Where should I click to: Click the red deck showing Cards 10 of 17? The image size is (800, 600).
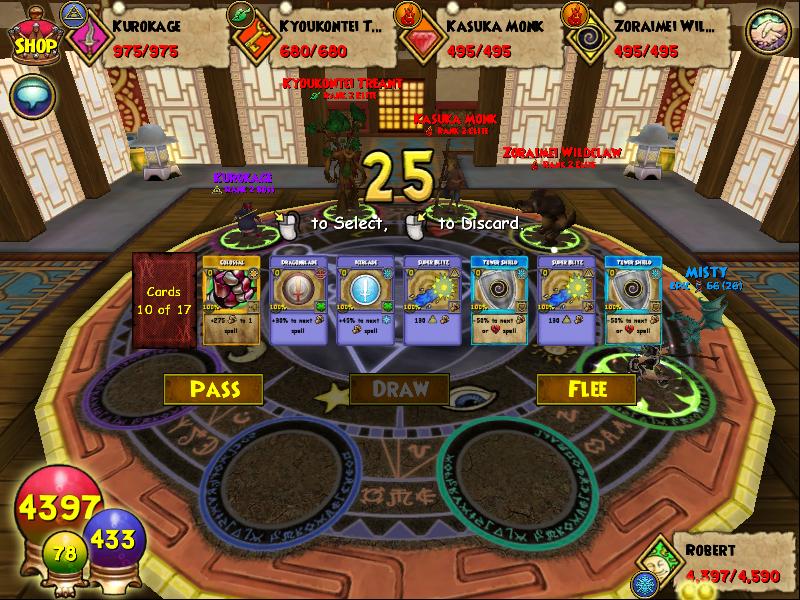click(x=163, y=300)
